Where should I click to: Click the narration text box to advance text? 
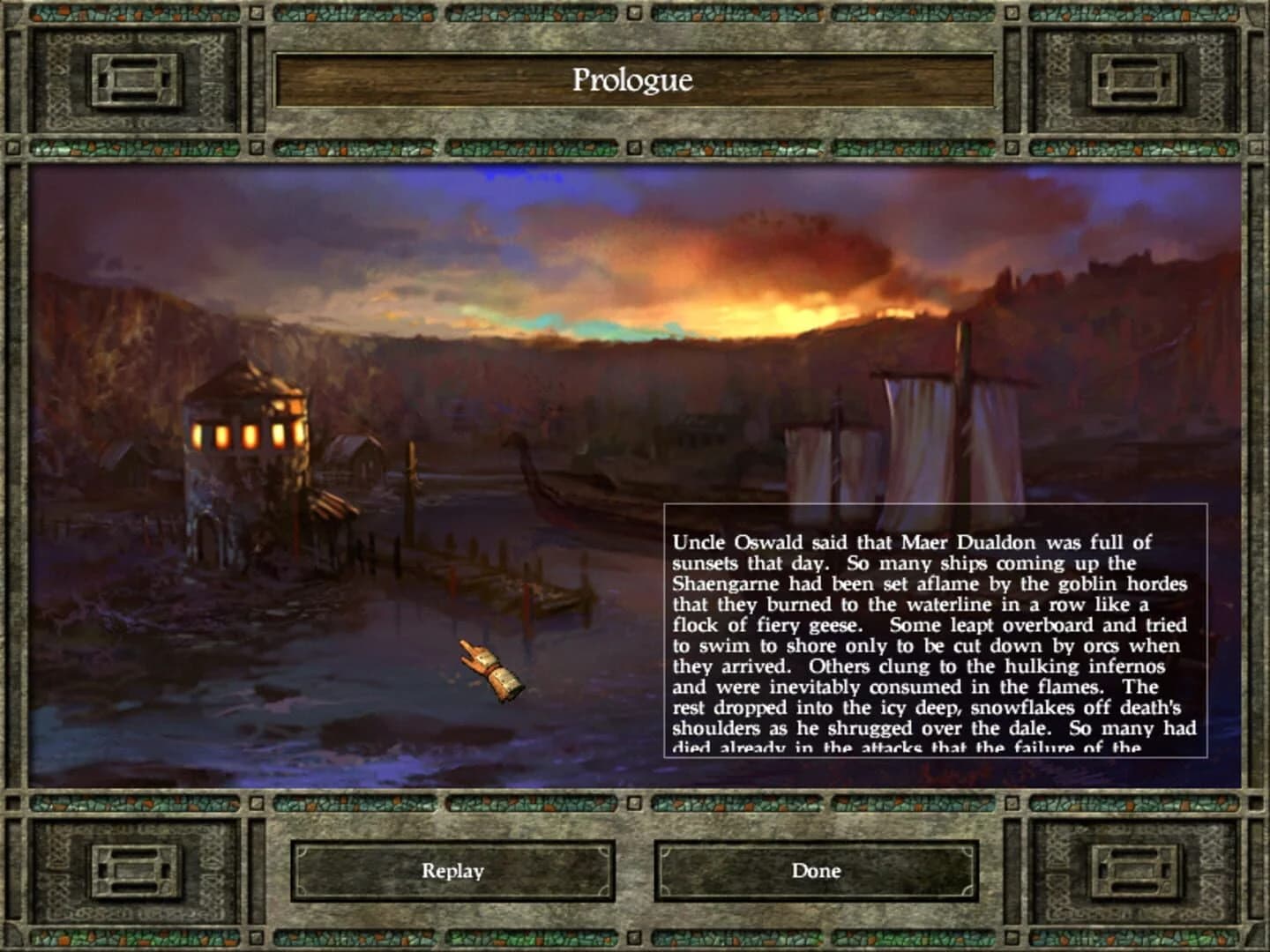point(935,630)
